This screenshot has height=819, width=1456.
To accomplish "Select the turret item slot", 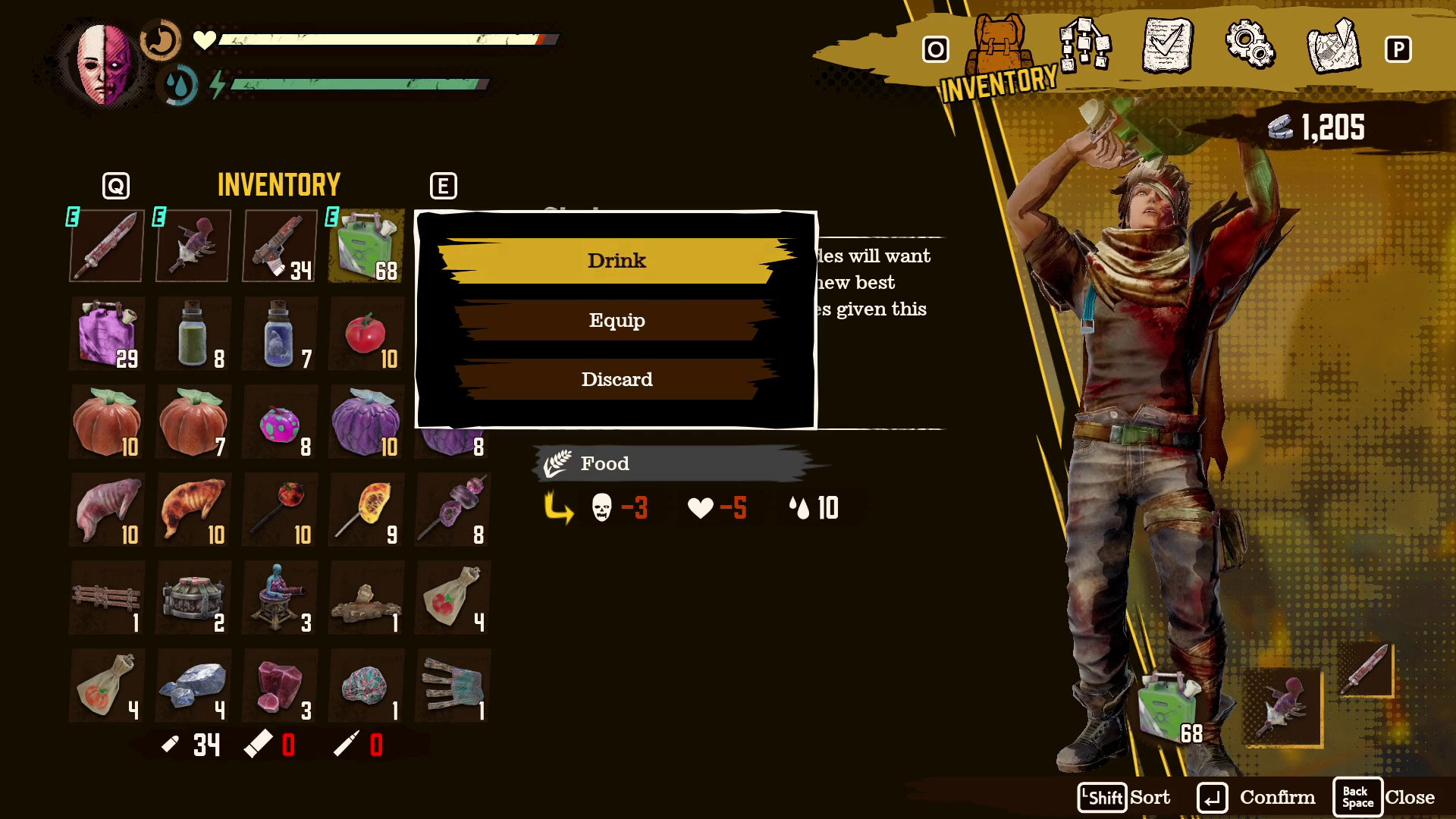I will pos(280,598).
